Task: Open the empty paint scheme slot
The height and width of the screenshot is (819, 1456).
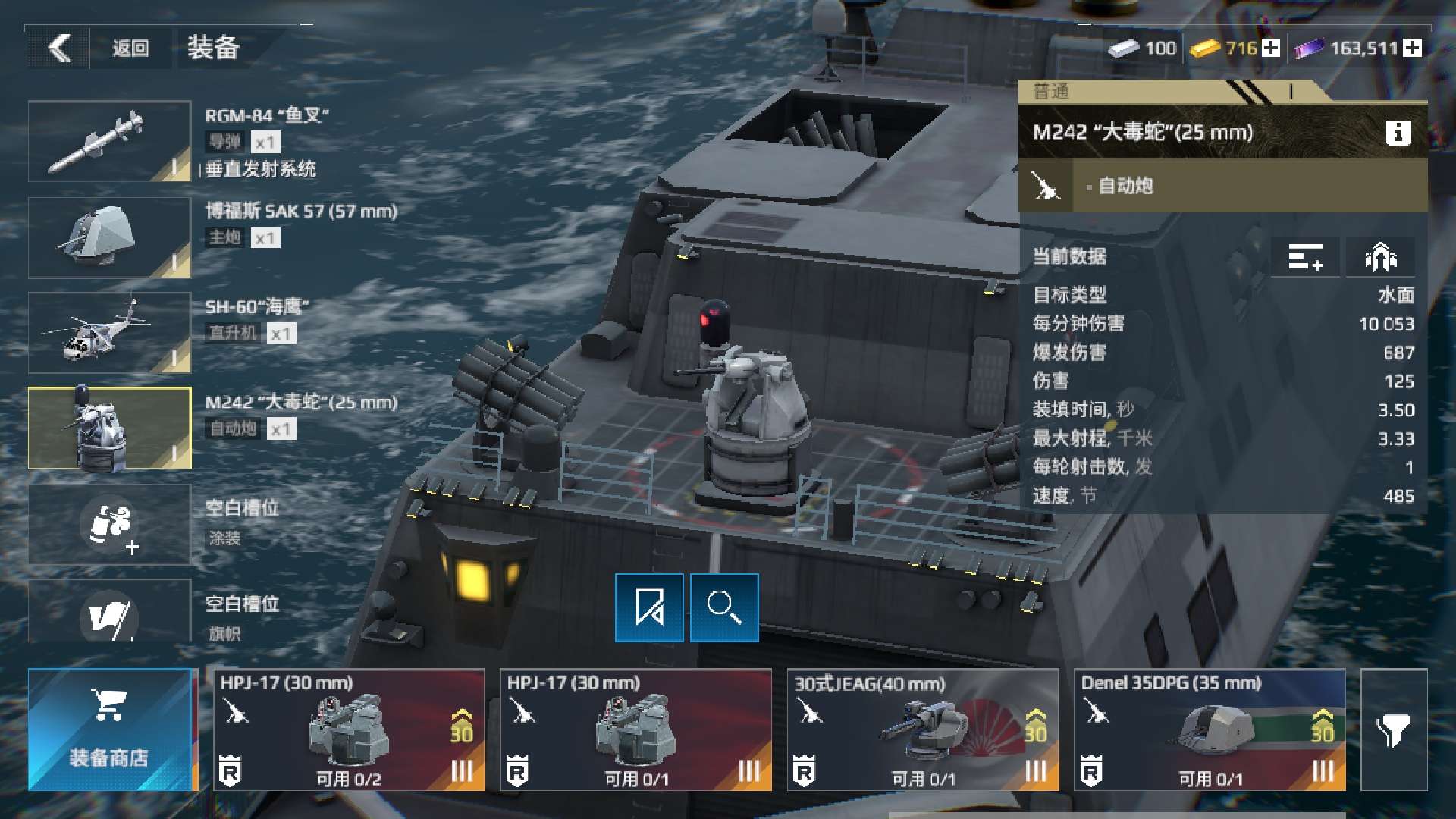Action: 109,524
